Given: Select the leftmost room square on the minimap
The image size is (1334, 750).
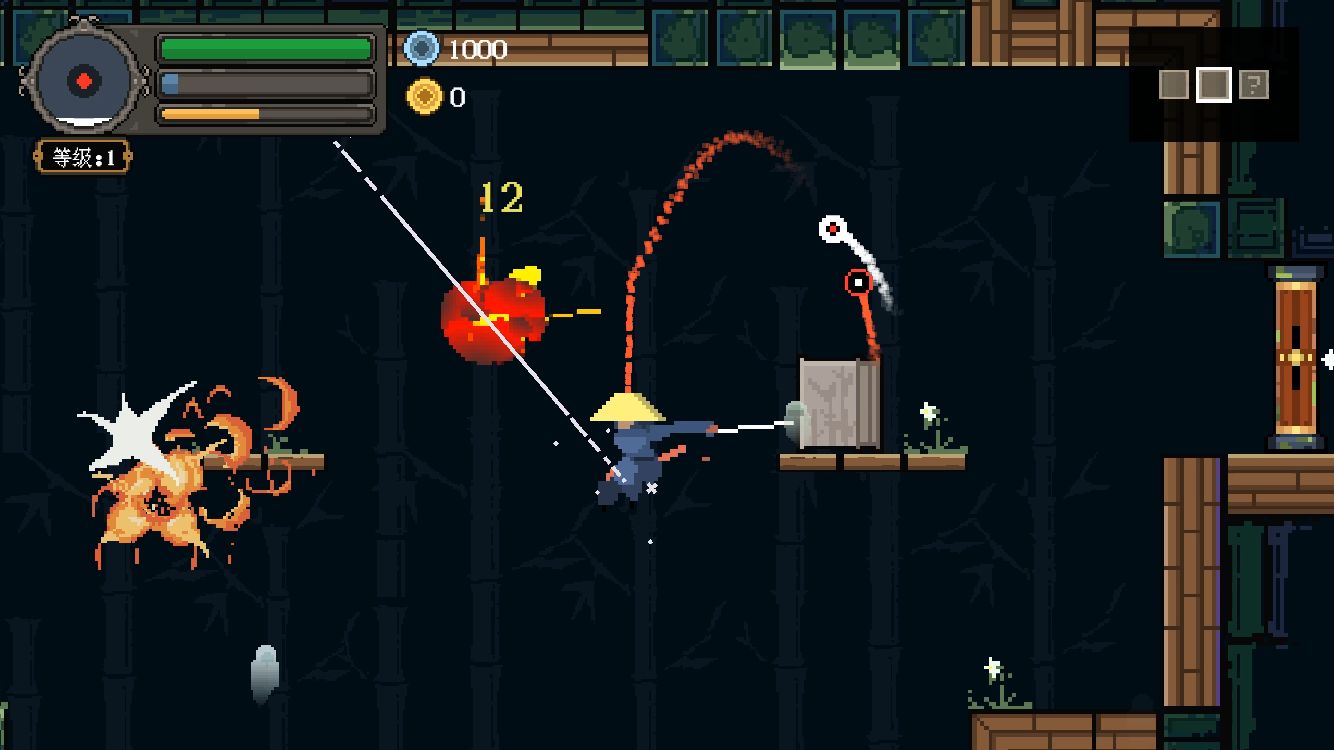Looking at the screenshot, I should point(1174,85).
